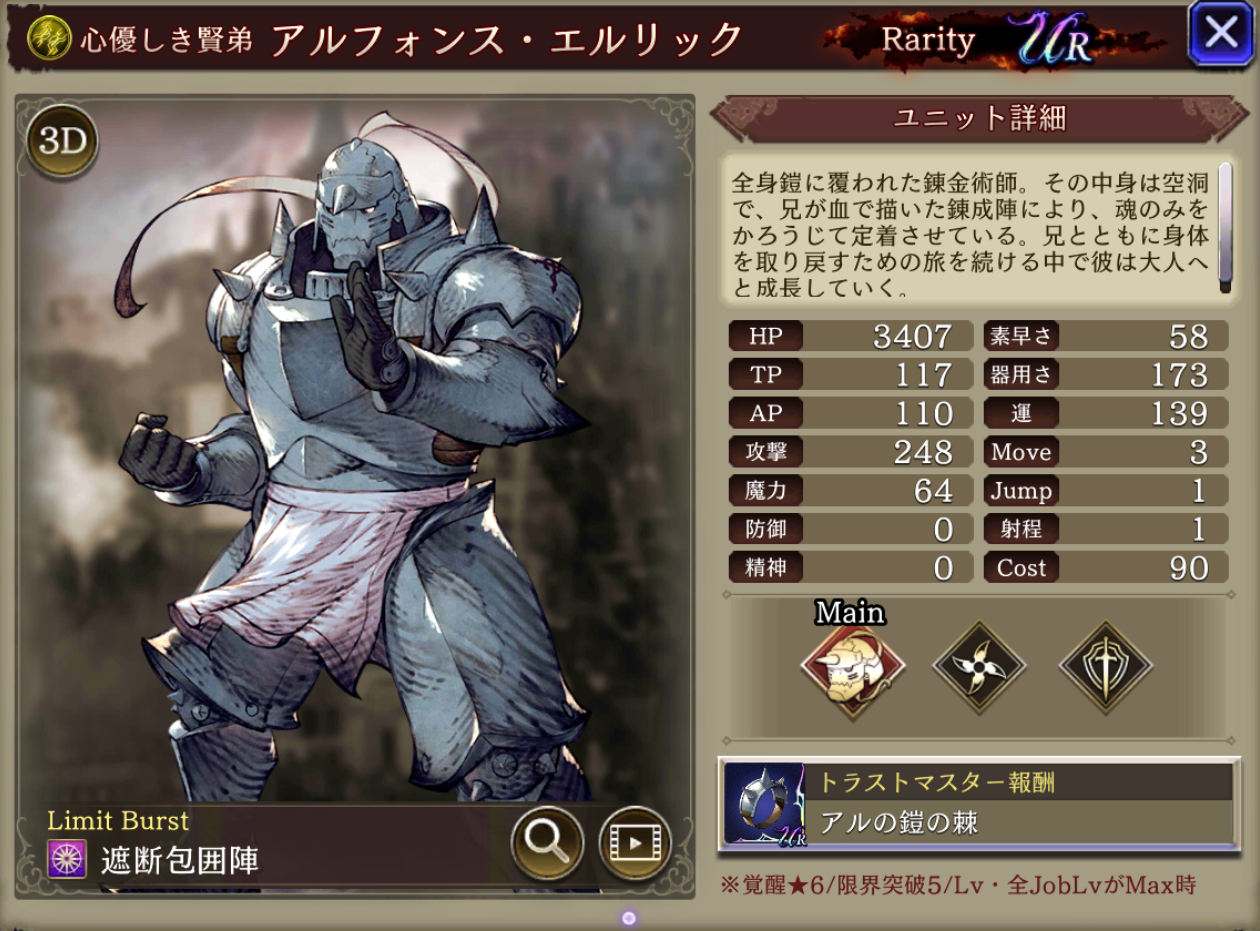Image resolution: width=1260 pixels, height=931 pixels.
Task: Play the Limit Burst video preview
Action: tap(635, 843)
